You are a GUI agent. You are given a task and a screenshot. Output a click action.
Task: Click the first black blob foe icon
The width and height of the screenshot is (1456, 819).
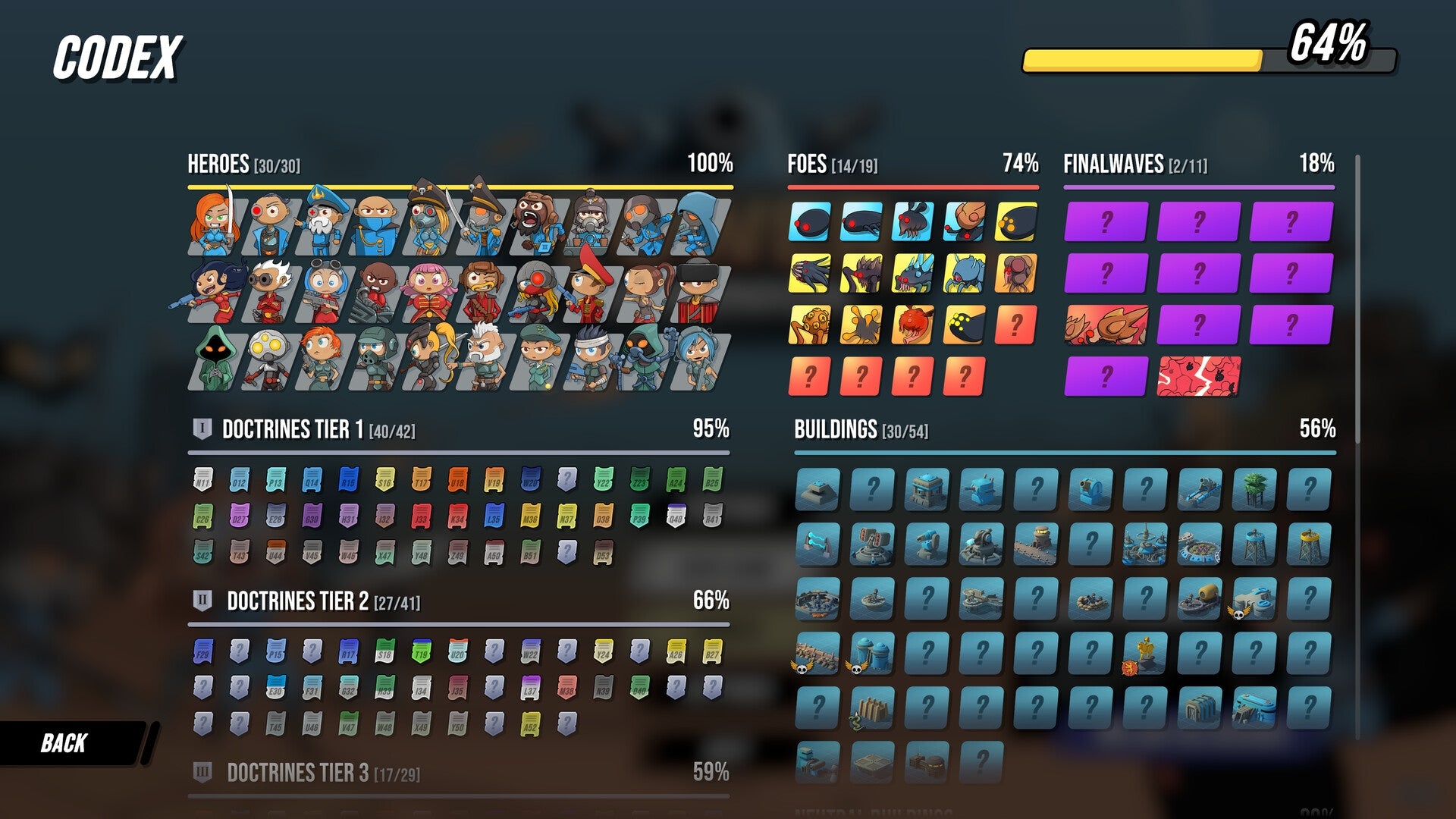tap(810, 222)
